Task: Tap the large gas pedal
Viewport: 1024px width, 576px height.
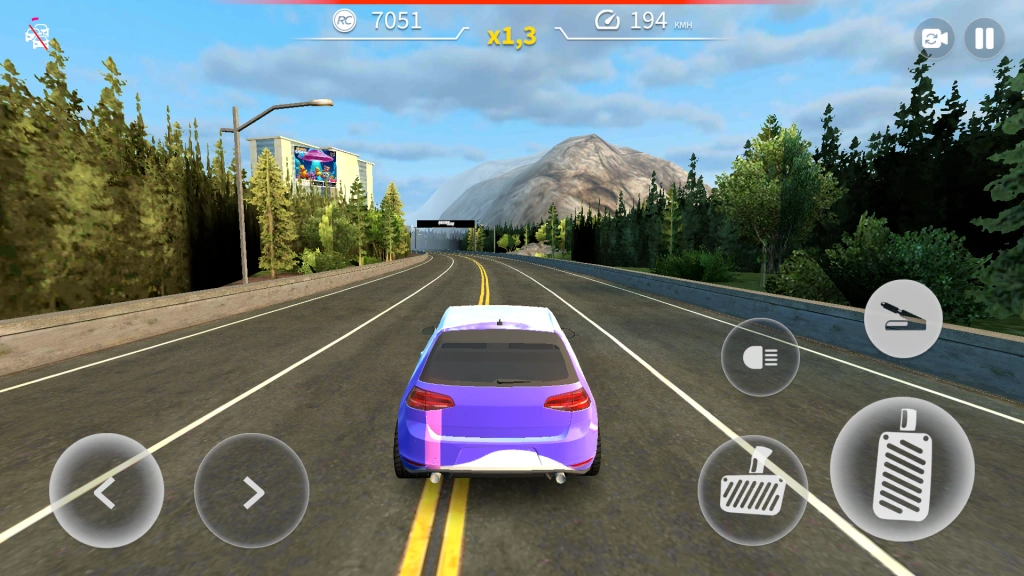Action: click(x=902, y=469)
